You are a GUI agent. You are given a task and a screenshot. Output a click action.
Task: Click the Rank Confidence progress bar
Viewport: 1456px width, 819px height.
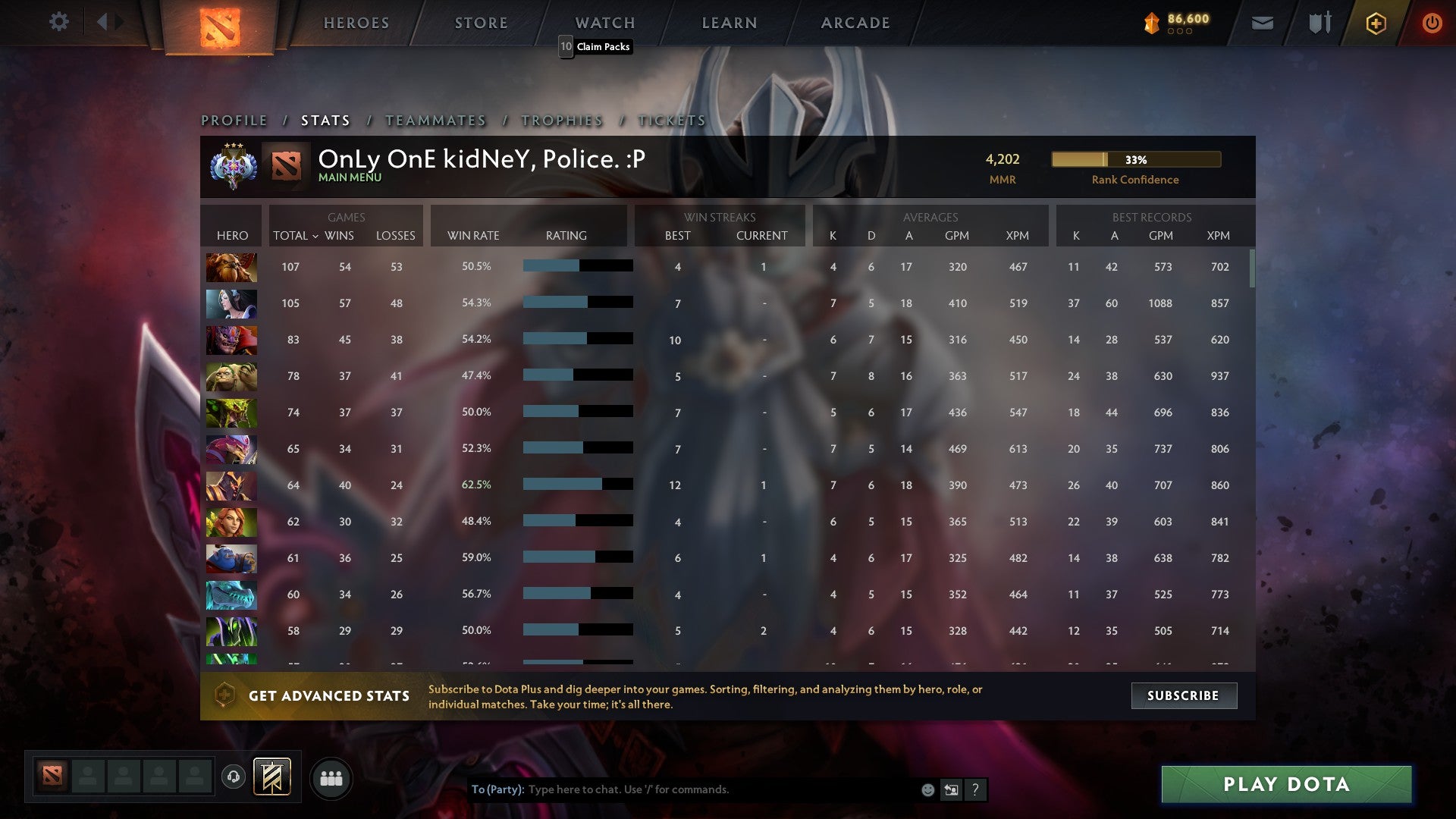tap(1135, 160)
